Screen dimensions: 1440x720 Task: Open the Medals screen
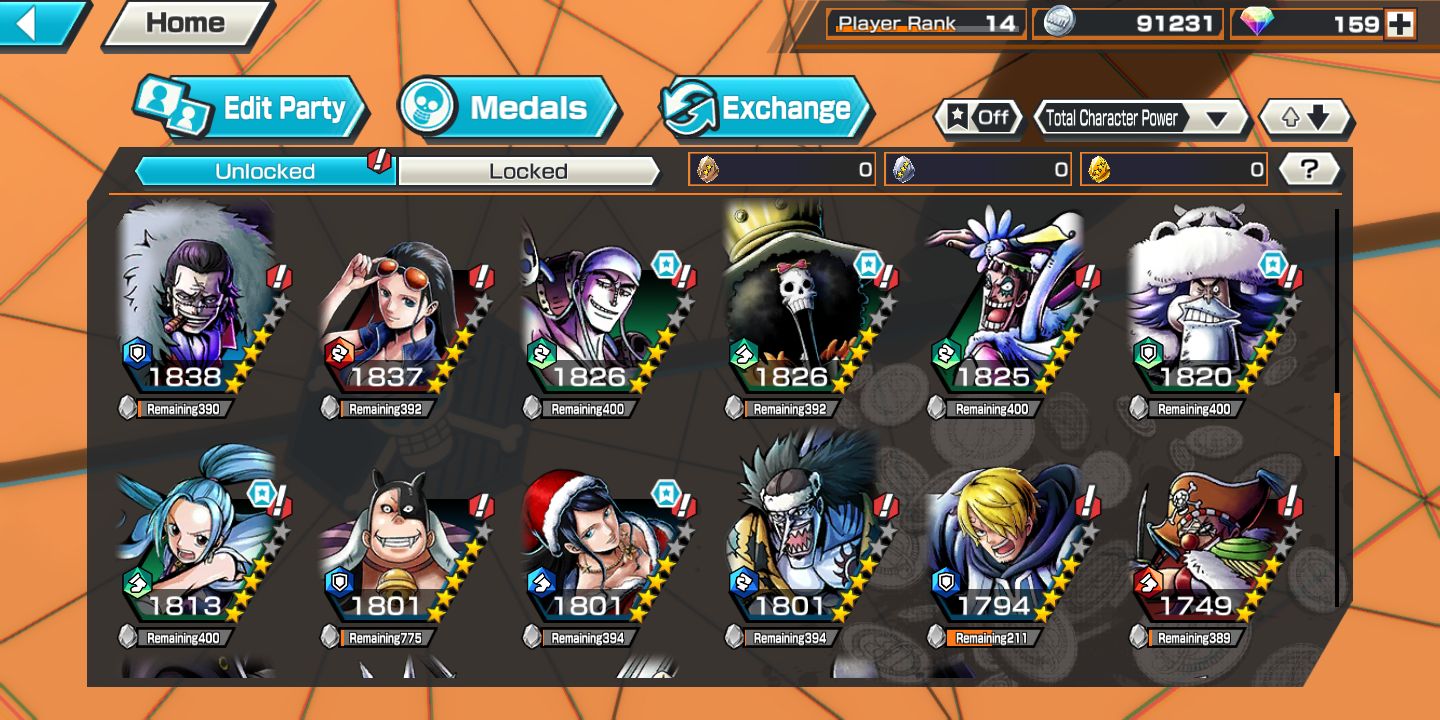point(508,108)
